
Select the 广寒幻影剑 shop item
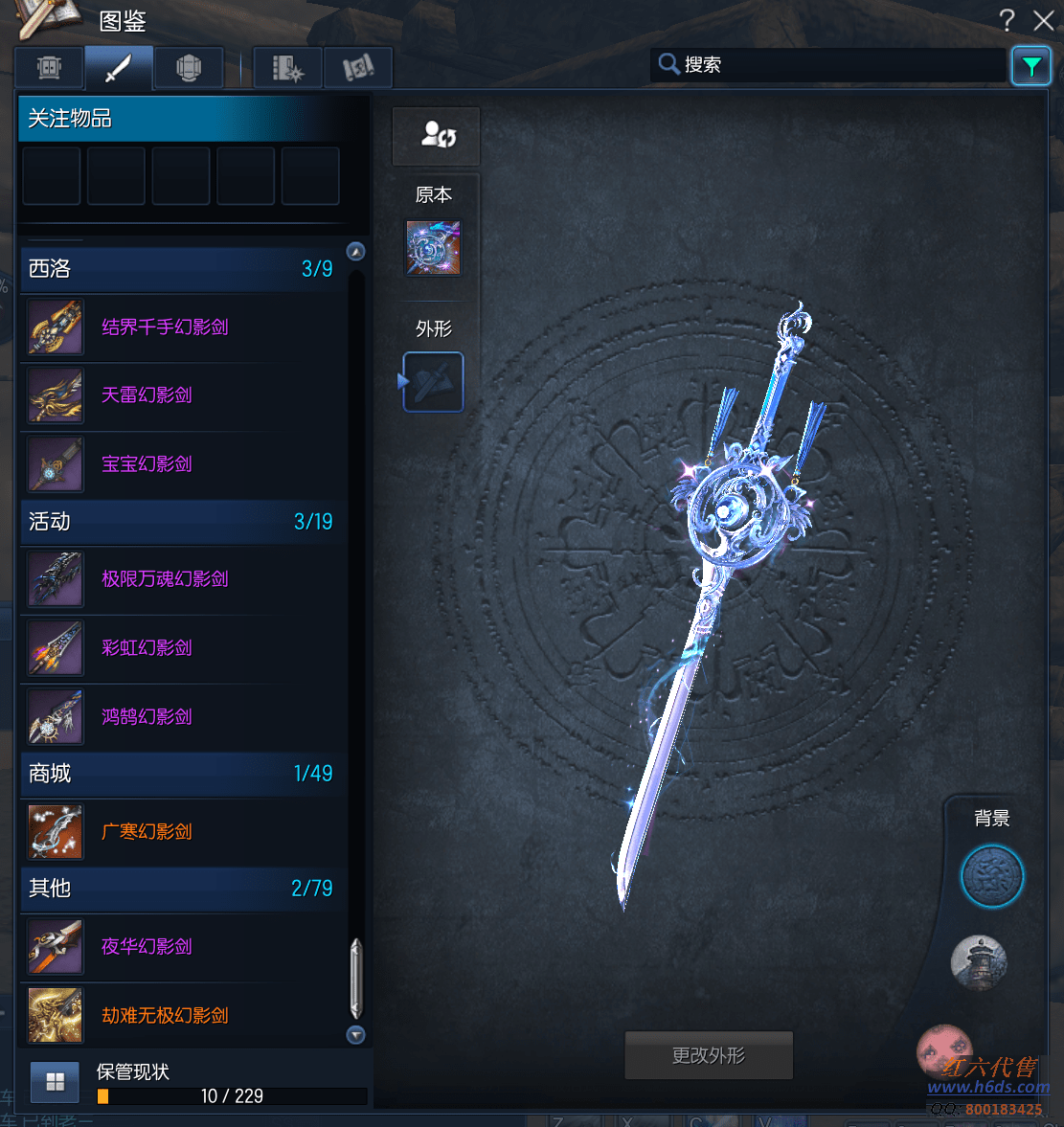coord(147,832)
